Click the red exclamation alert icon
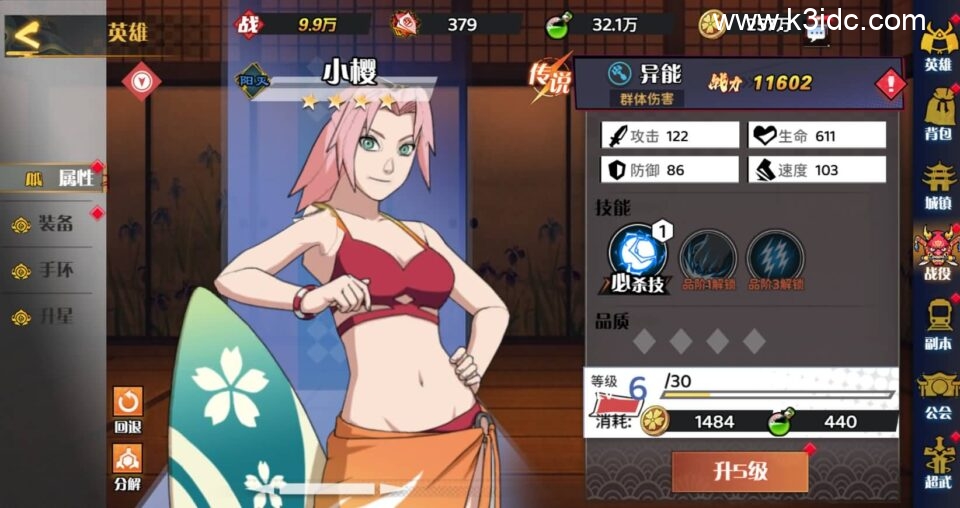This screenshot has height=508, width=960. pyautogui.click(x=889, y=84)
